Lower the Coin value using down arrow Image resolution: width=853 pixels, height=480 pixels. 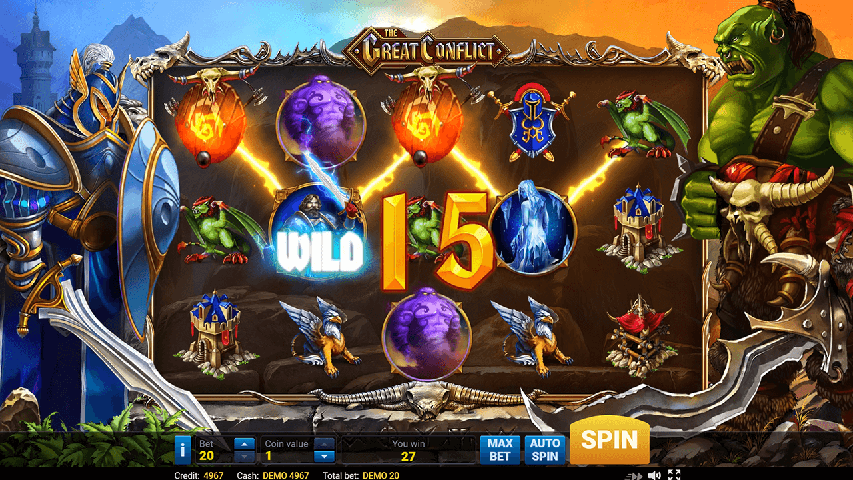[324, 456]
